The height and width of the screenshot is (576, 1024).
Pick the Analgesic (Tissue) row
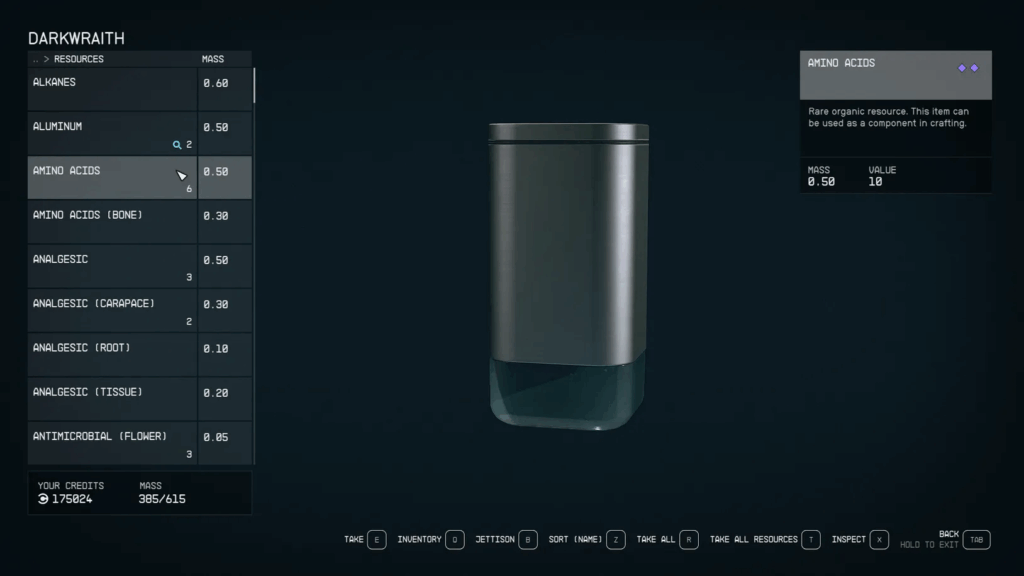tap(112, 398)
